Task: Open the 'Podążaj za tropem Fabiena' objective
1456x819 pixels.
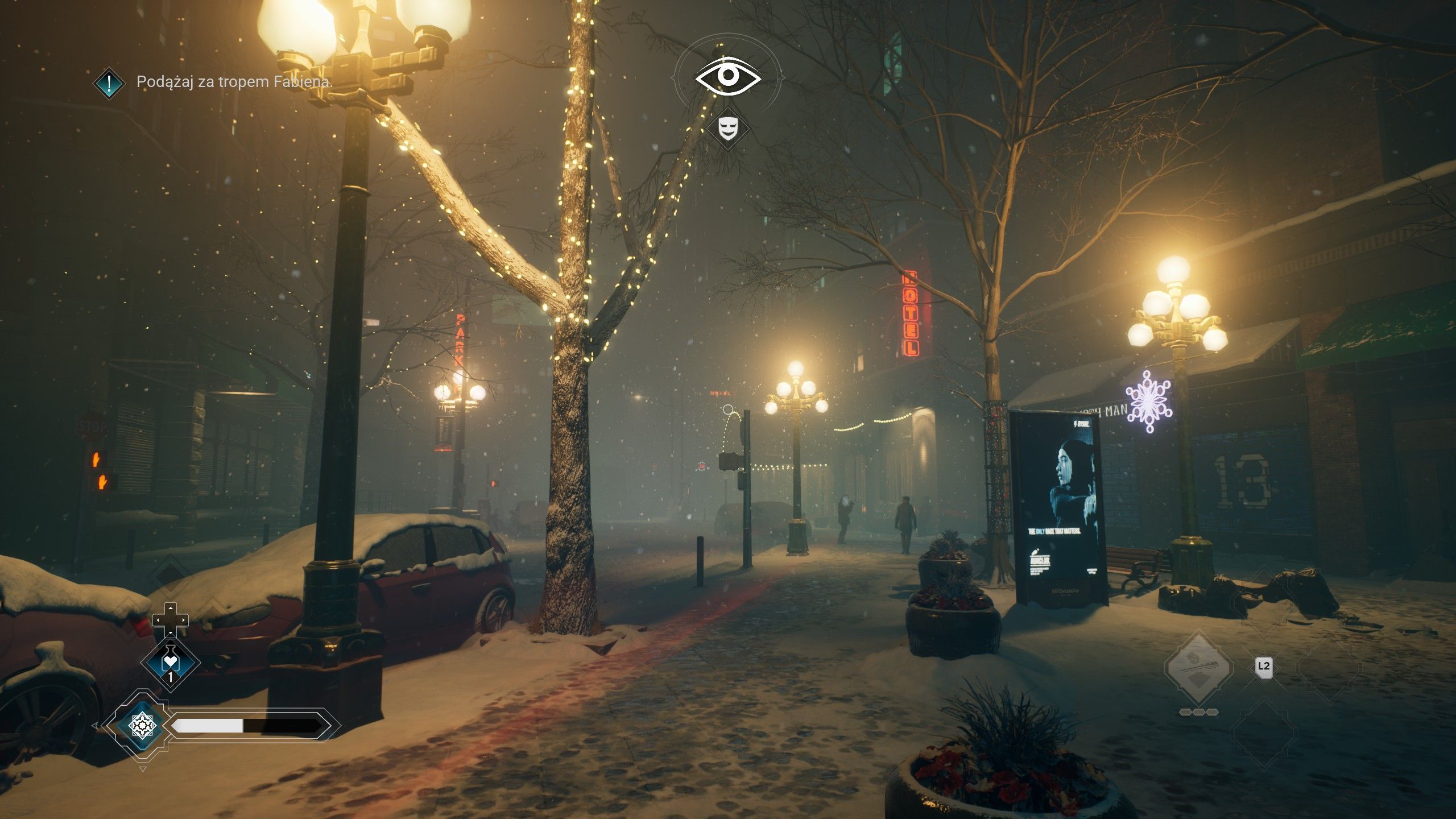Action: (234, 82)
